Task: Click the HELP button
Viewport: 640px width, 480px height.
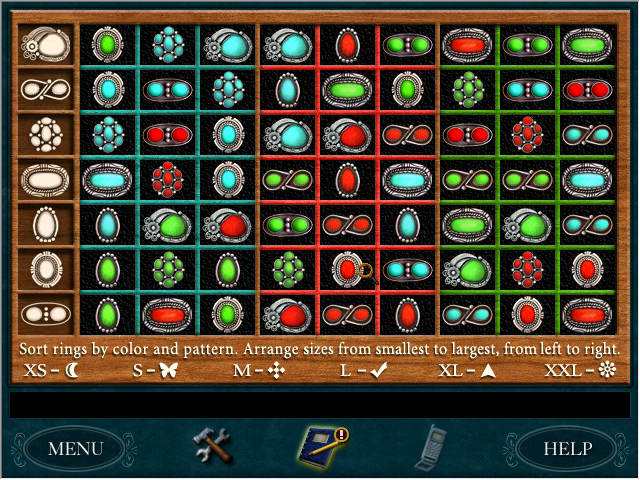Action: pyautogui.click(x=567, y=448)
